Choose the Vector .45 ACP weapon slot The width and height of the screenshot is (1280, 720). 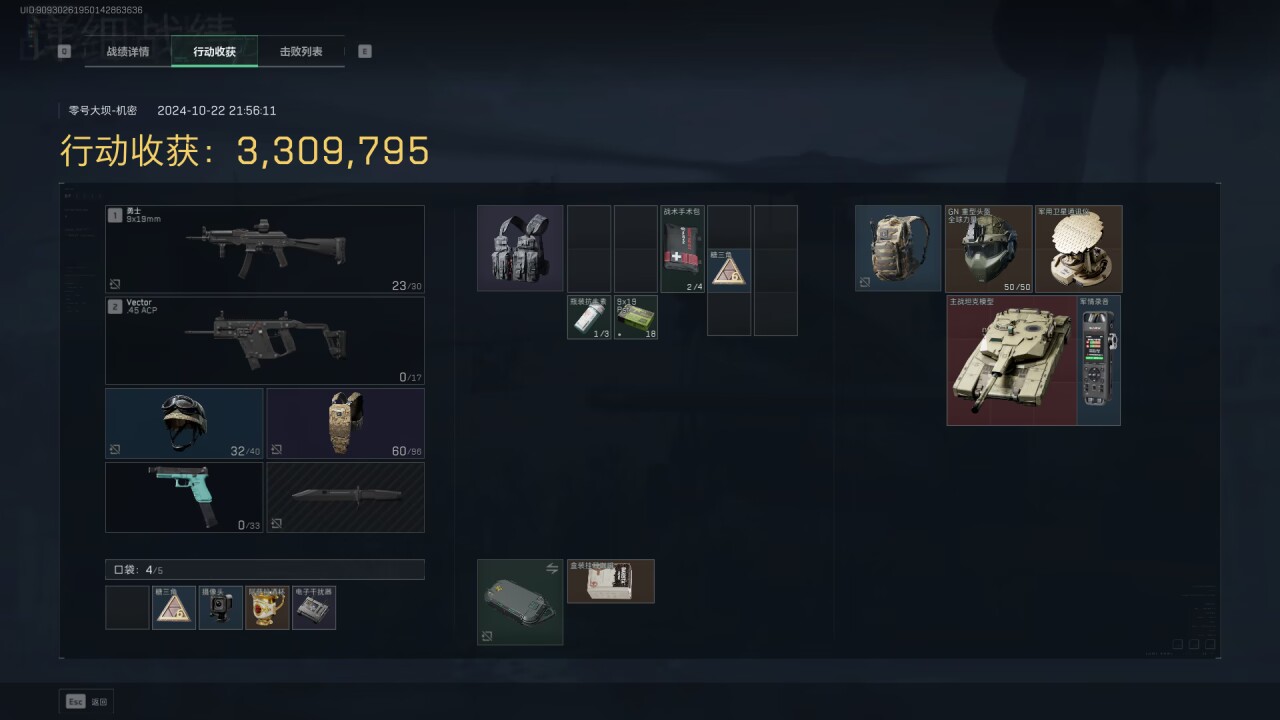(265, 340)
